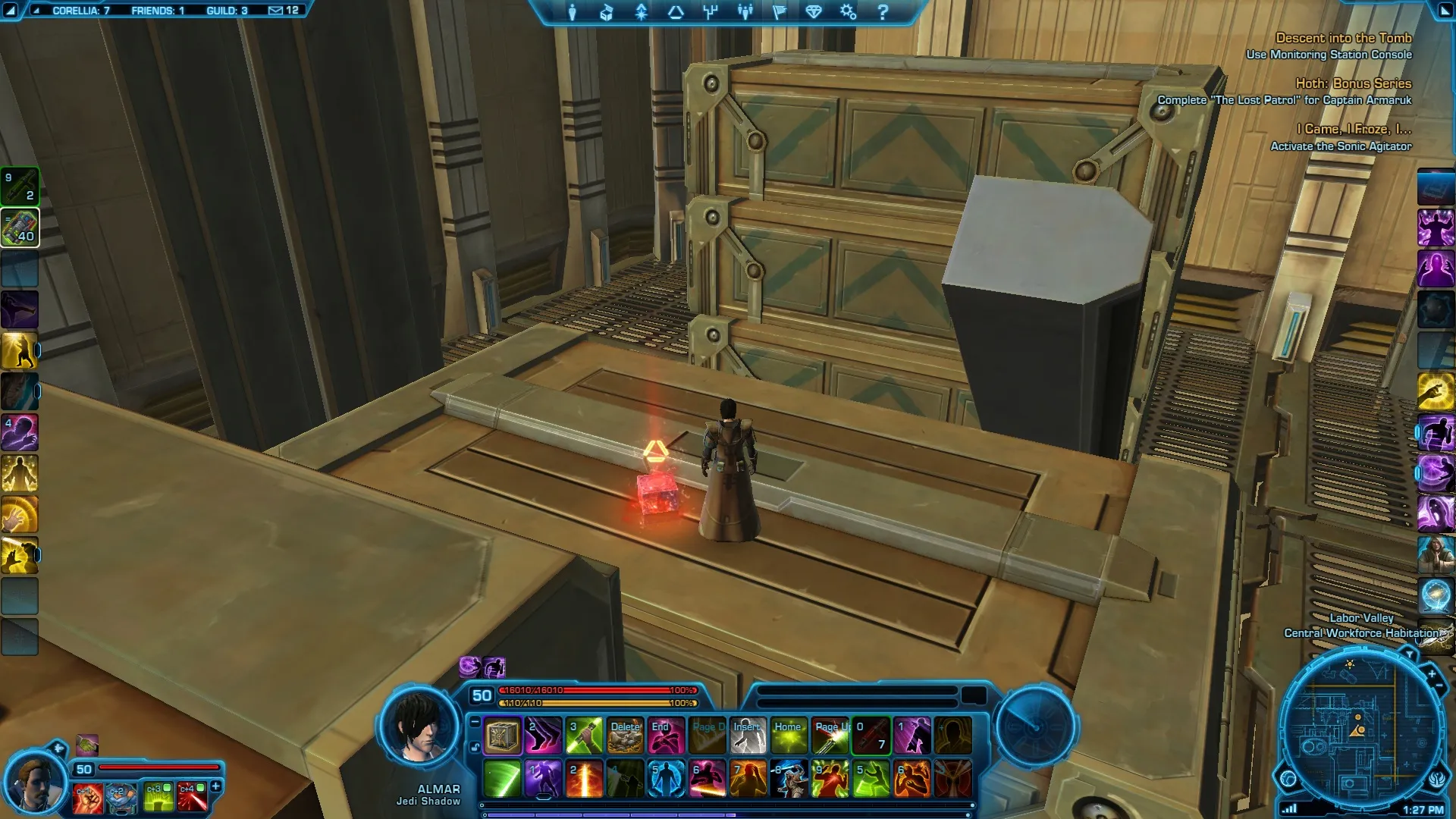Open the diamond Cartel Market icon
Screen dimensions: 1456x819
[814, 12]
